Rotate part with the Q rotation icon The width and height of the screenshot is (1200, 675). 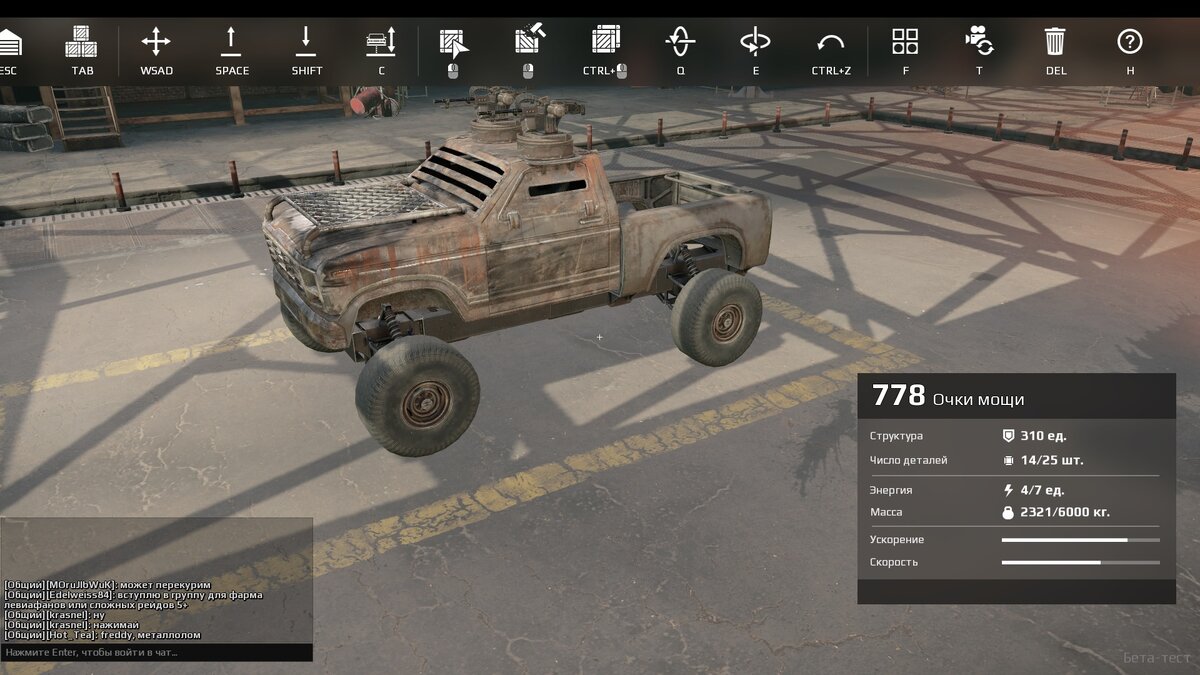click(680, 42)
